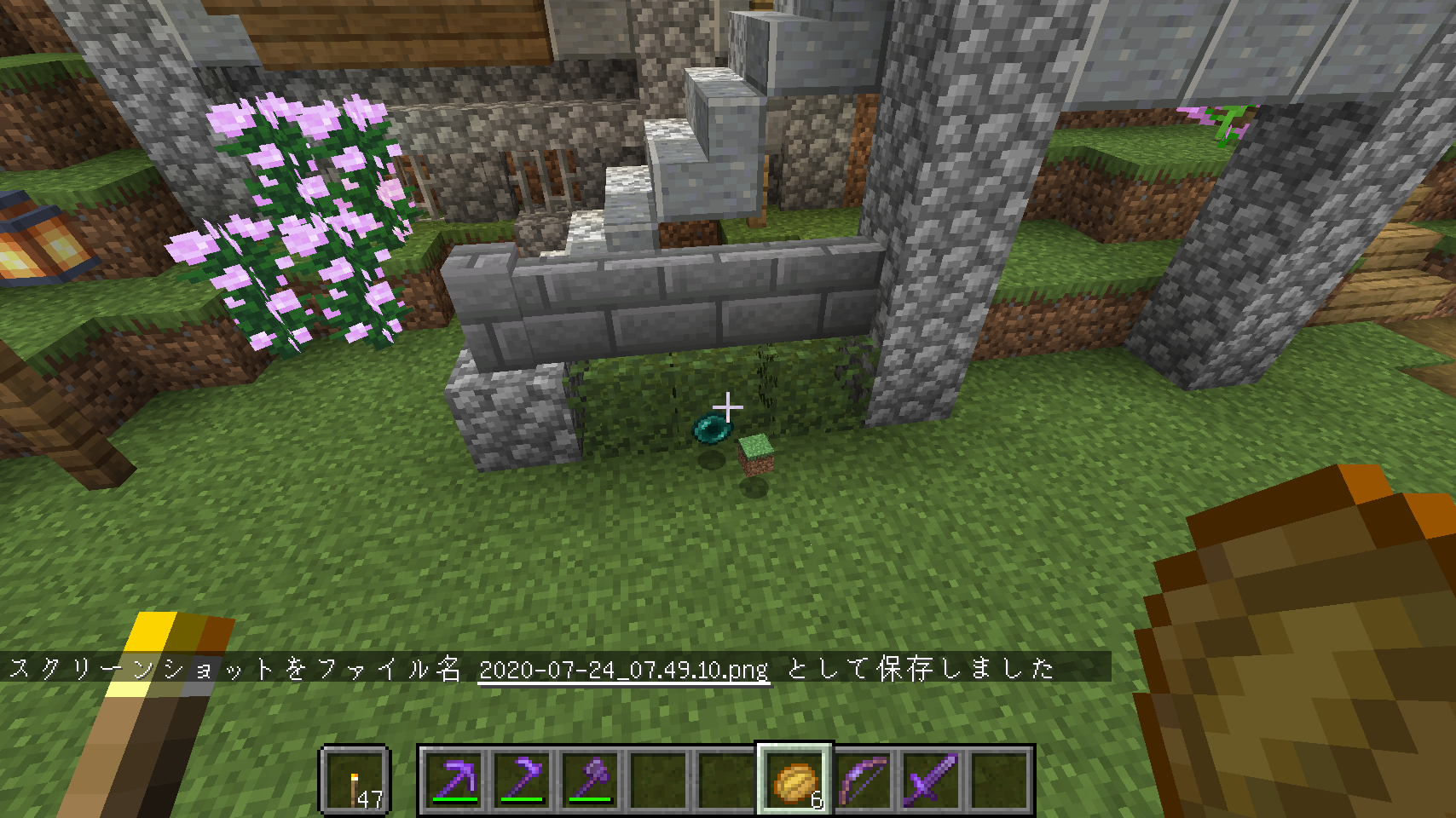Viewport: 1456px width, 818px height.
Task: Click the screenshot filename 2020-07-24_07.49.10.png link
Action: point(623,670)
